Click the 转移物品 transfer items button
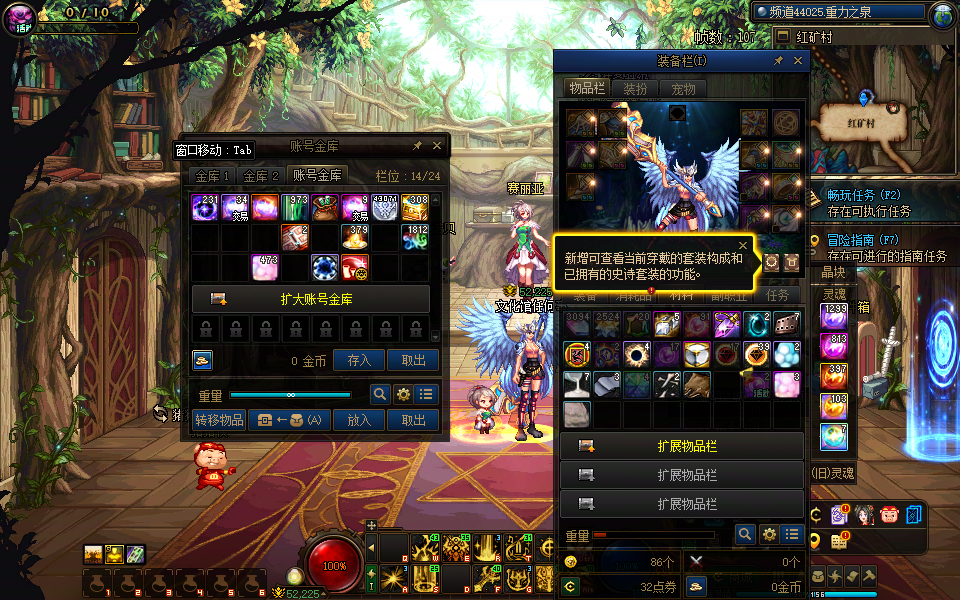 219,421
